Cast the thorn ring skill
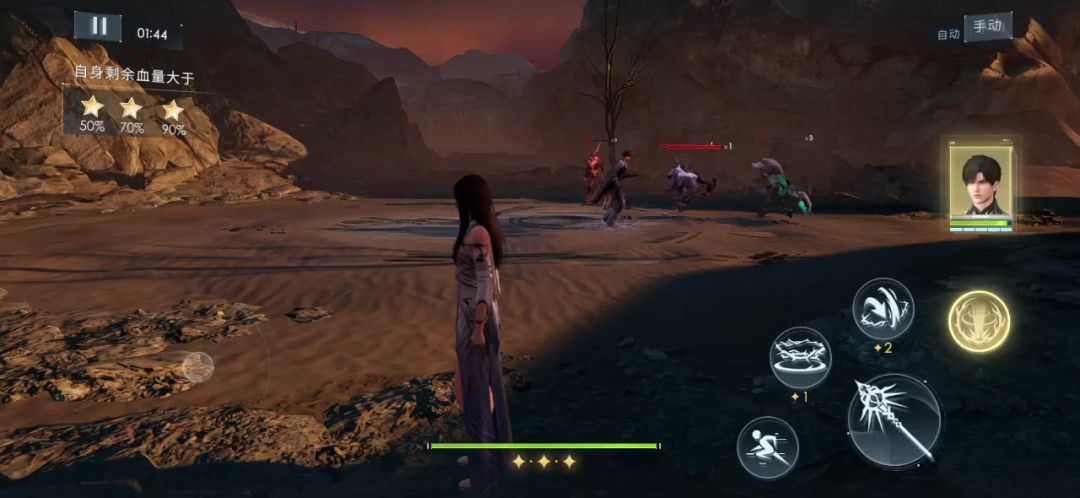 [800, 357]
